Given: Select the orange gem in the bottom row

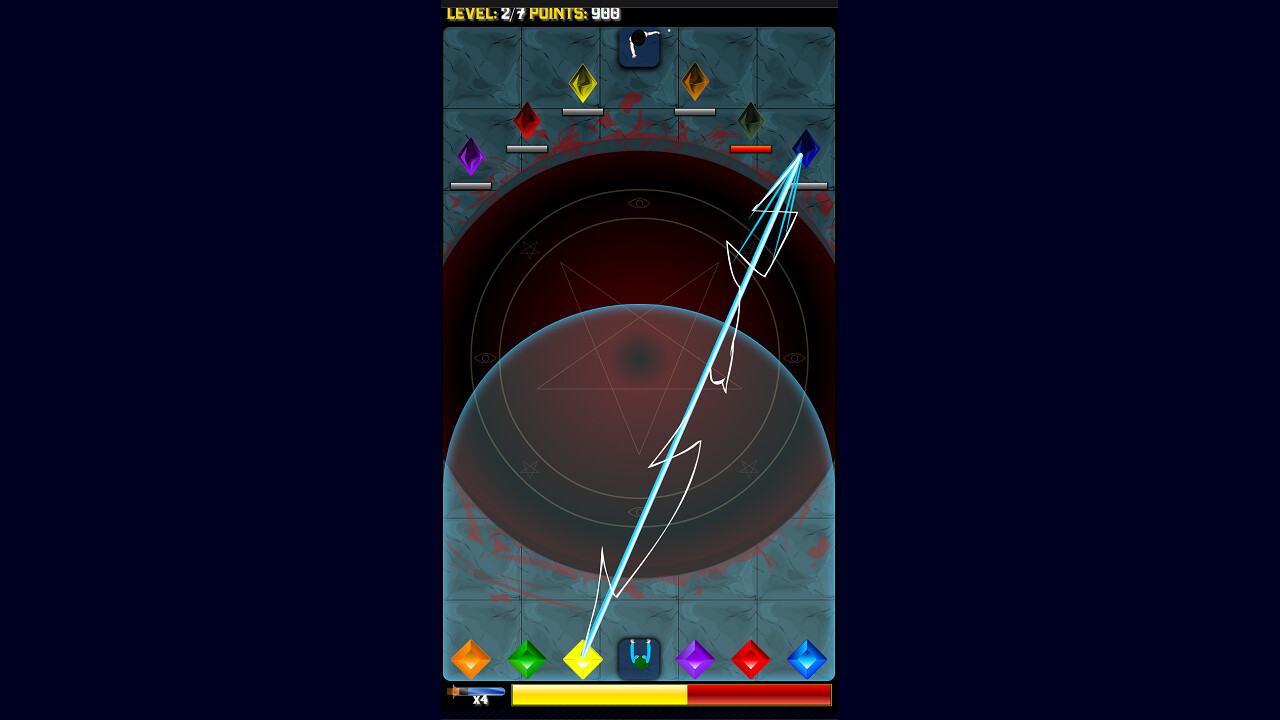Looking at the screenshot, I should [471, 658].
